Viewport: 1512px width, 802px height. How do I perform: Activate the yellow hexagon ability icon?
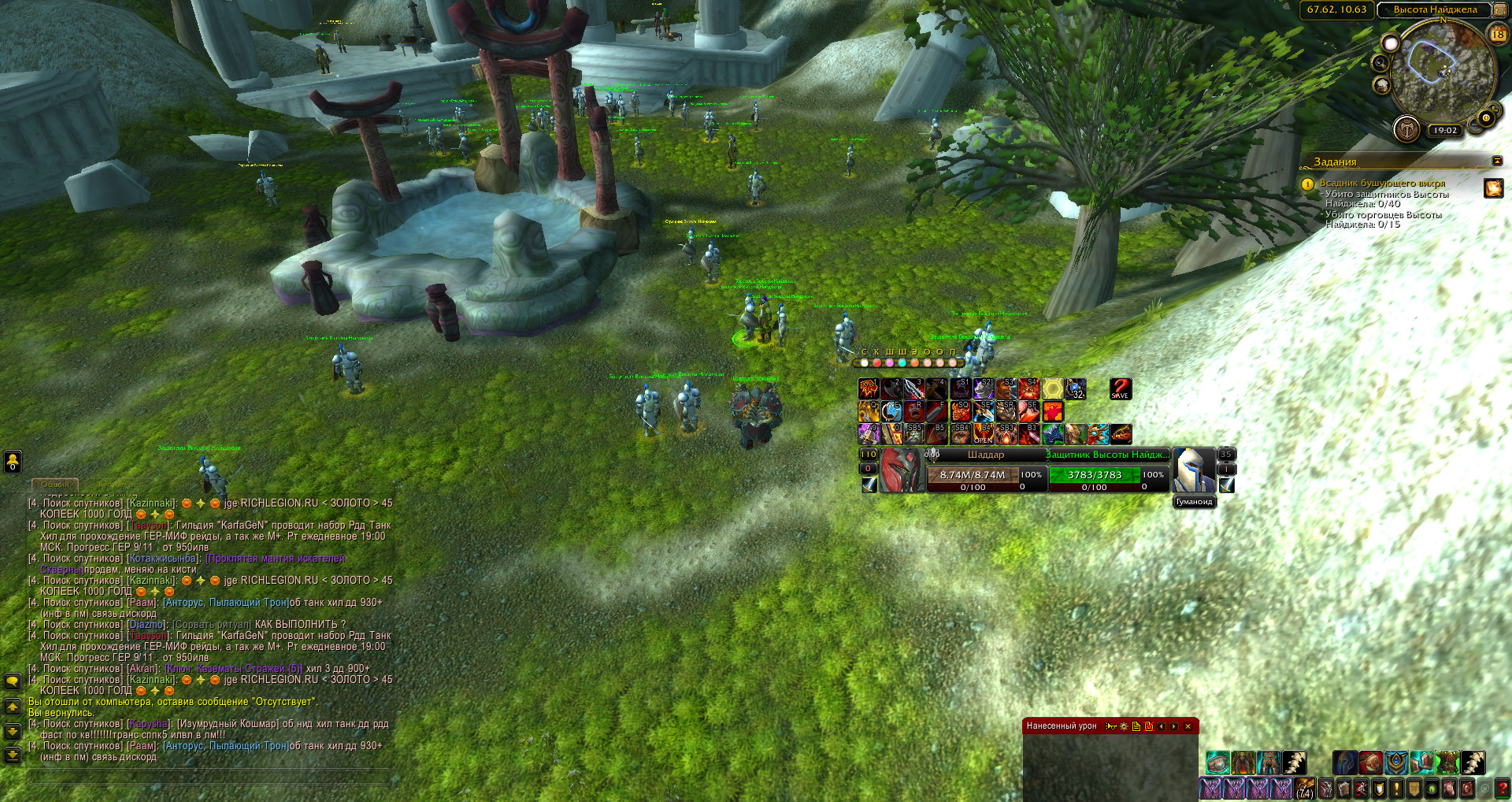pyautogui.click(x=1053, y=389)
